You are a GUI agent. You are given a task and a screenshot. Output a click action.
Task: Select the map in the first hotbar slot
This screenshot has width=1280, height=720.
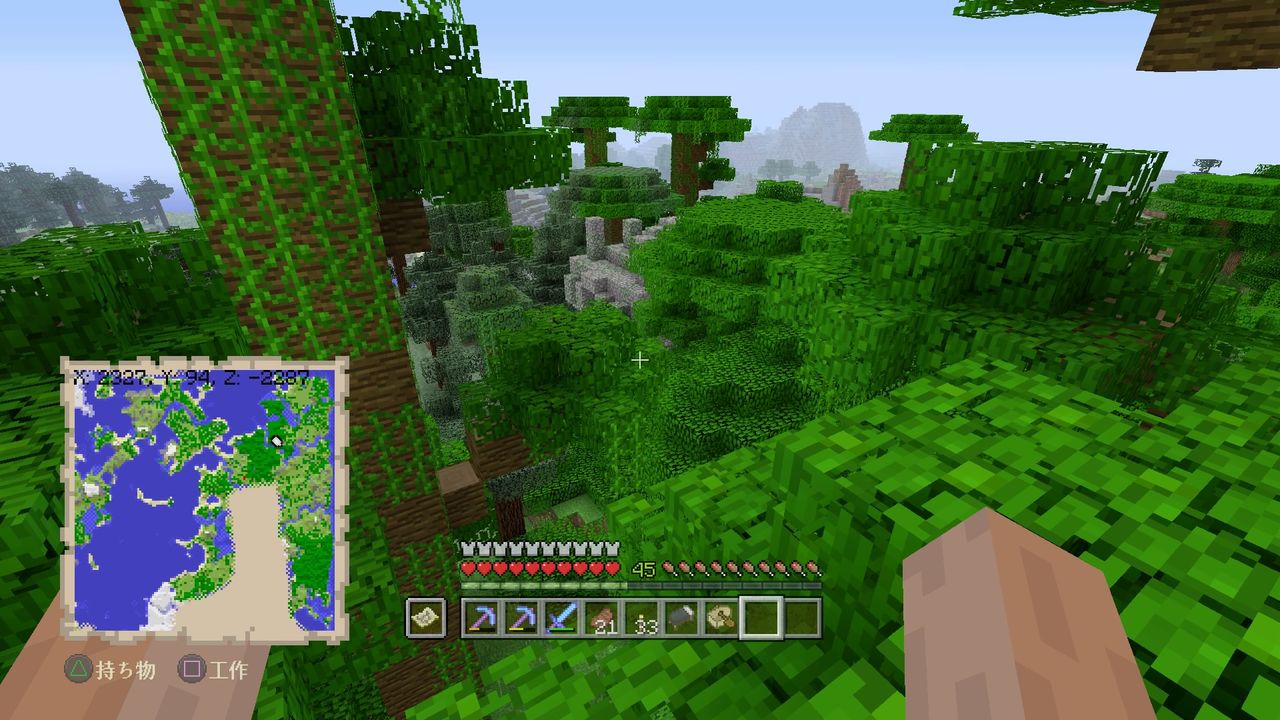425,618
